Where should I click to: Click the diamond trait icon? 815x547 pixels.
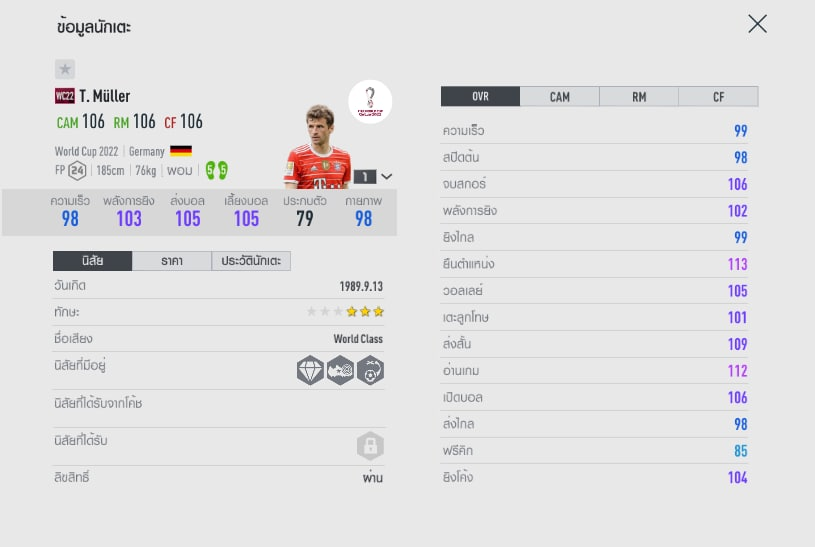(x=311, y=370)
